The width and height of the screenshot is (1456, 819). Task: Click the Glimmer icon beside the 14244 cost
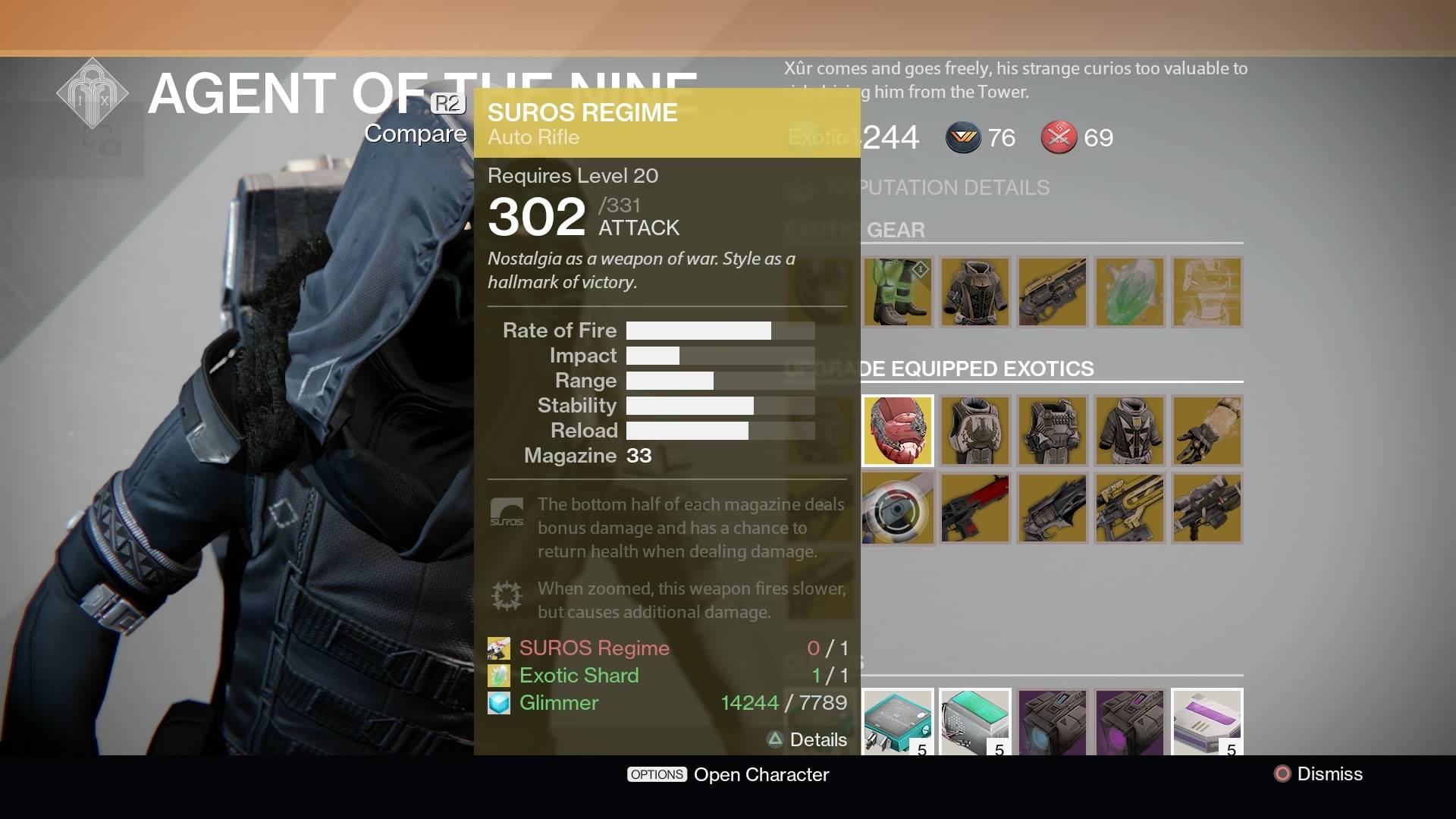pos(498,703)
